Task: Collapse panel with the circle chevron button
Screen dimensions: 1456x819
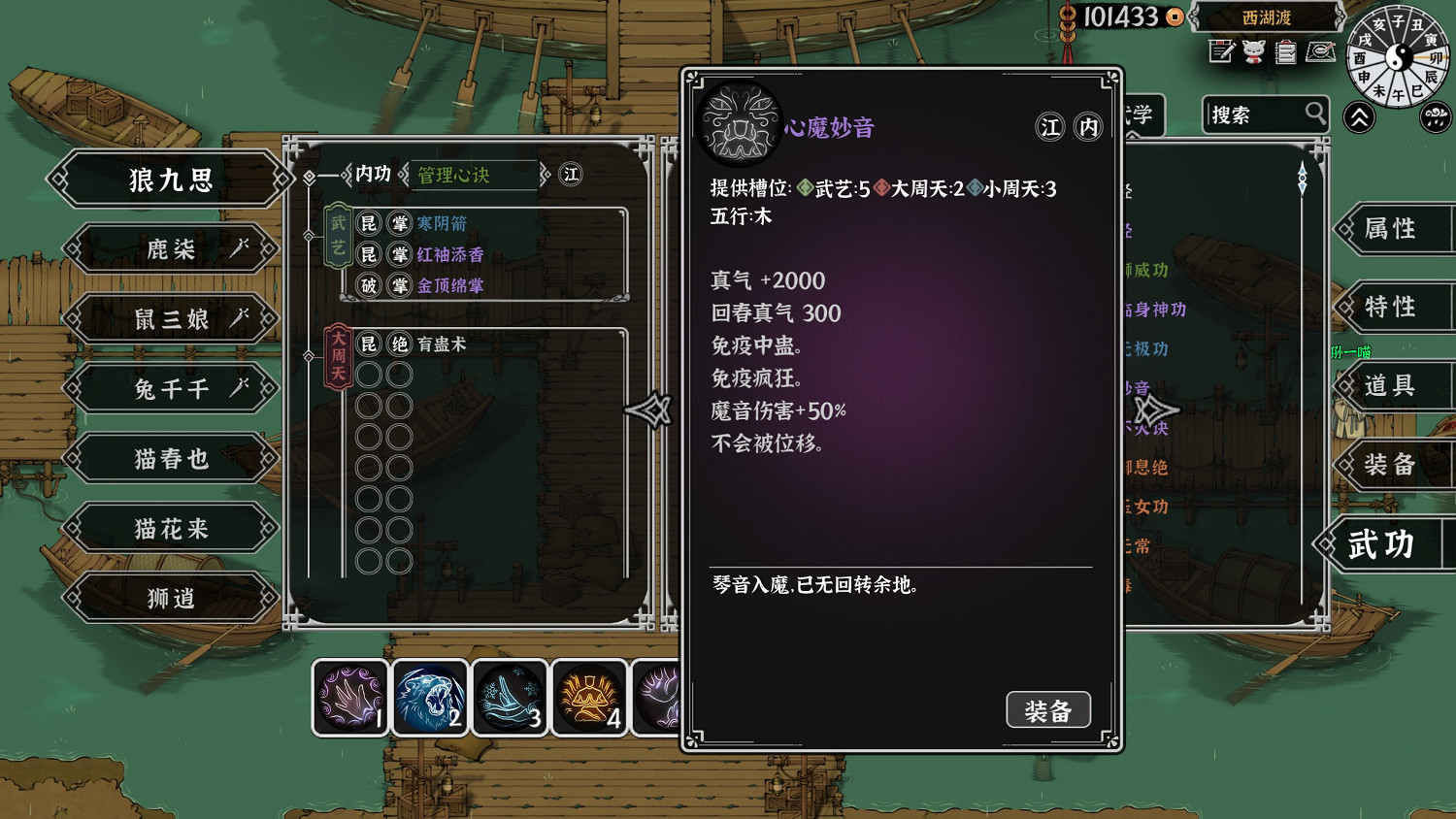Action: pyautogui.click(x=1359, y=116)
